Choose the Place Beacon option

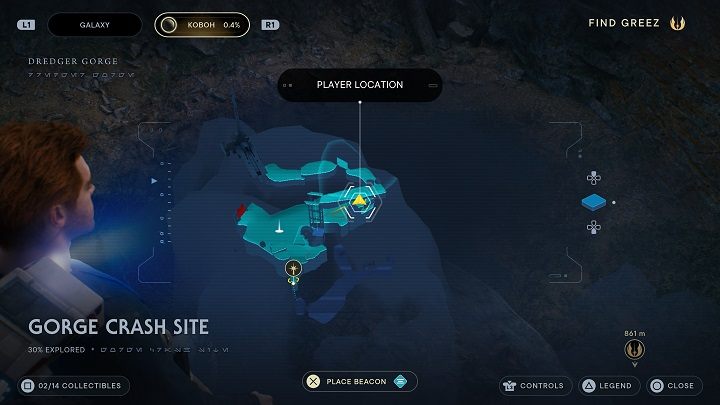pos(360,381)
